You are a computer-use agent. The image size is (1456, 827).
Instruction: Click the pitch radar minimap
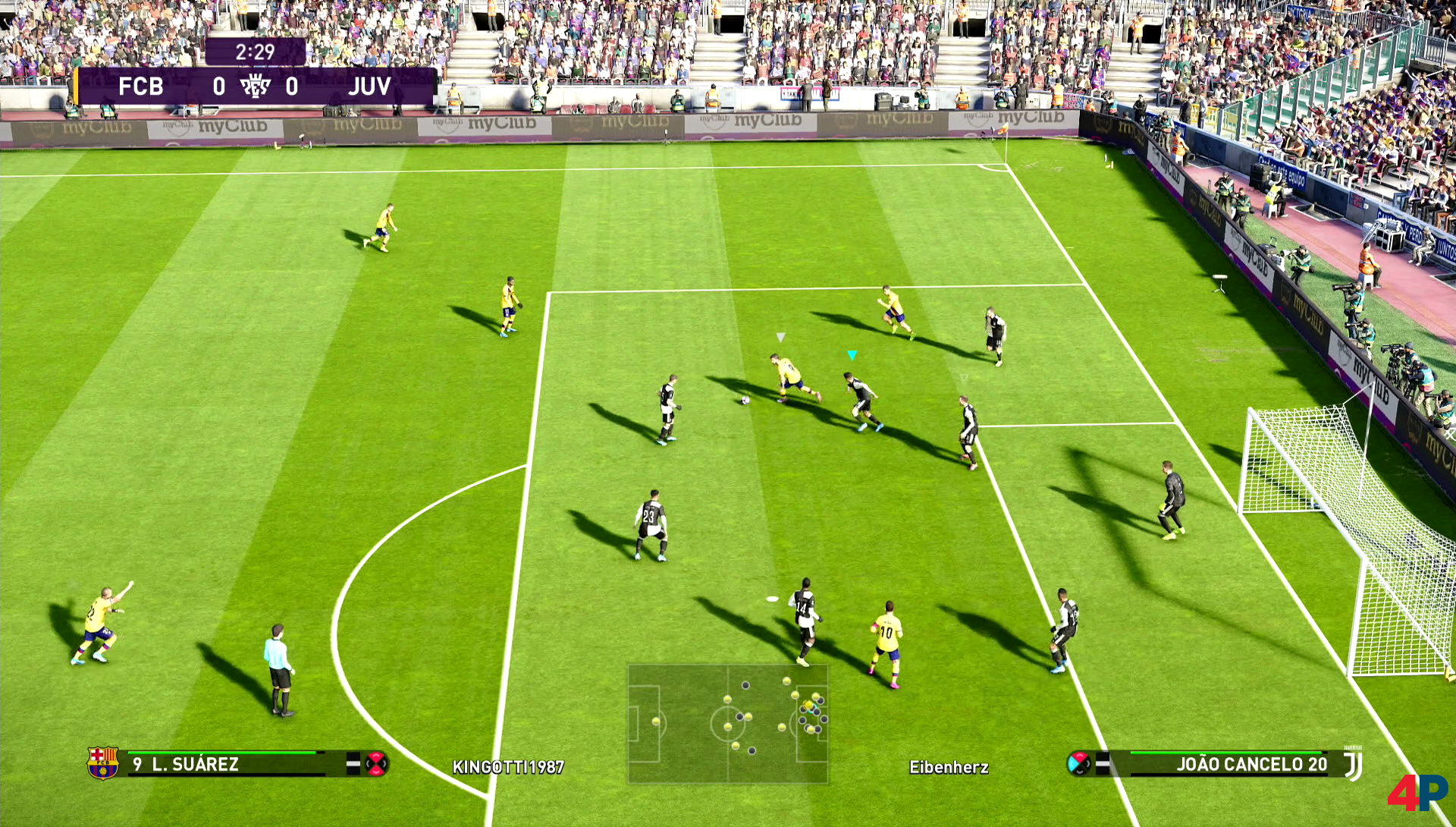tap(727, 723)
